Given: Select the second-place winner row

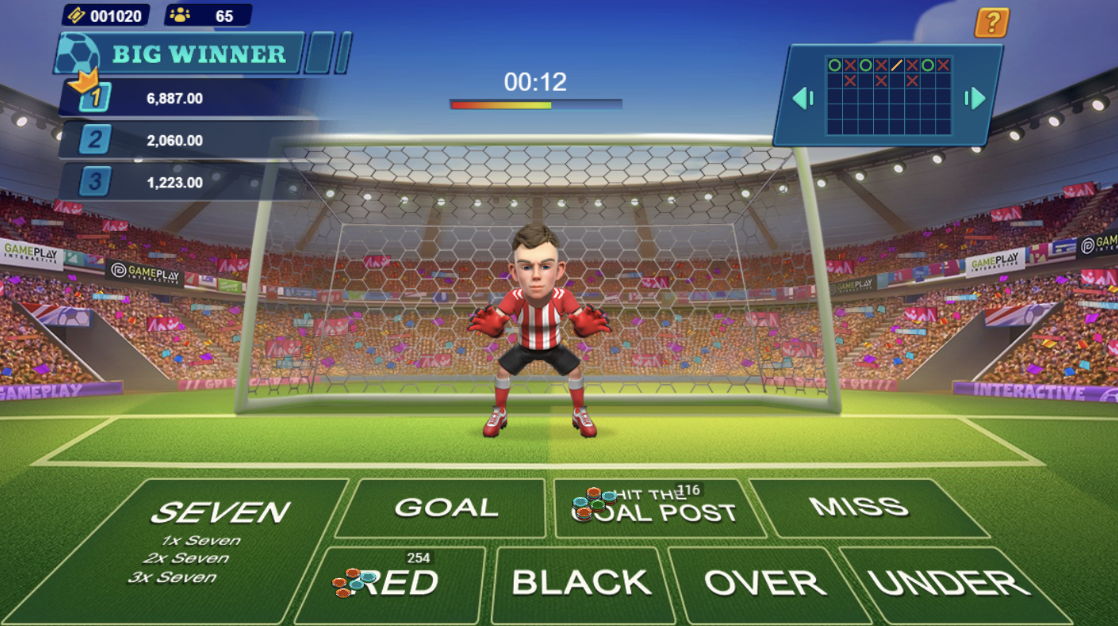Looking at the screenshot, I should coord(175,140).
